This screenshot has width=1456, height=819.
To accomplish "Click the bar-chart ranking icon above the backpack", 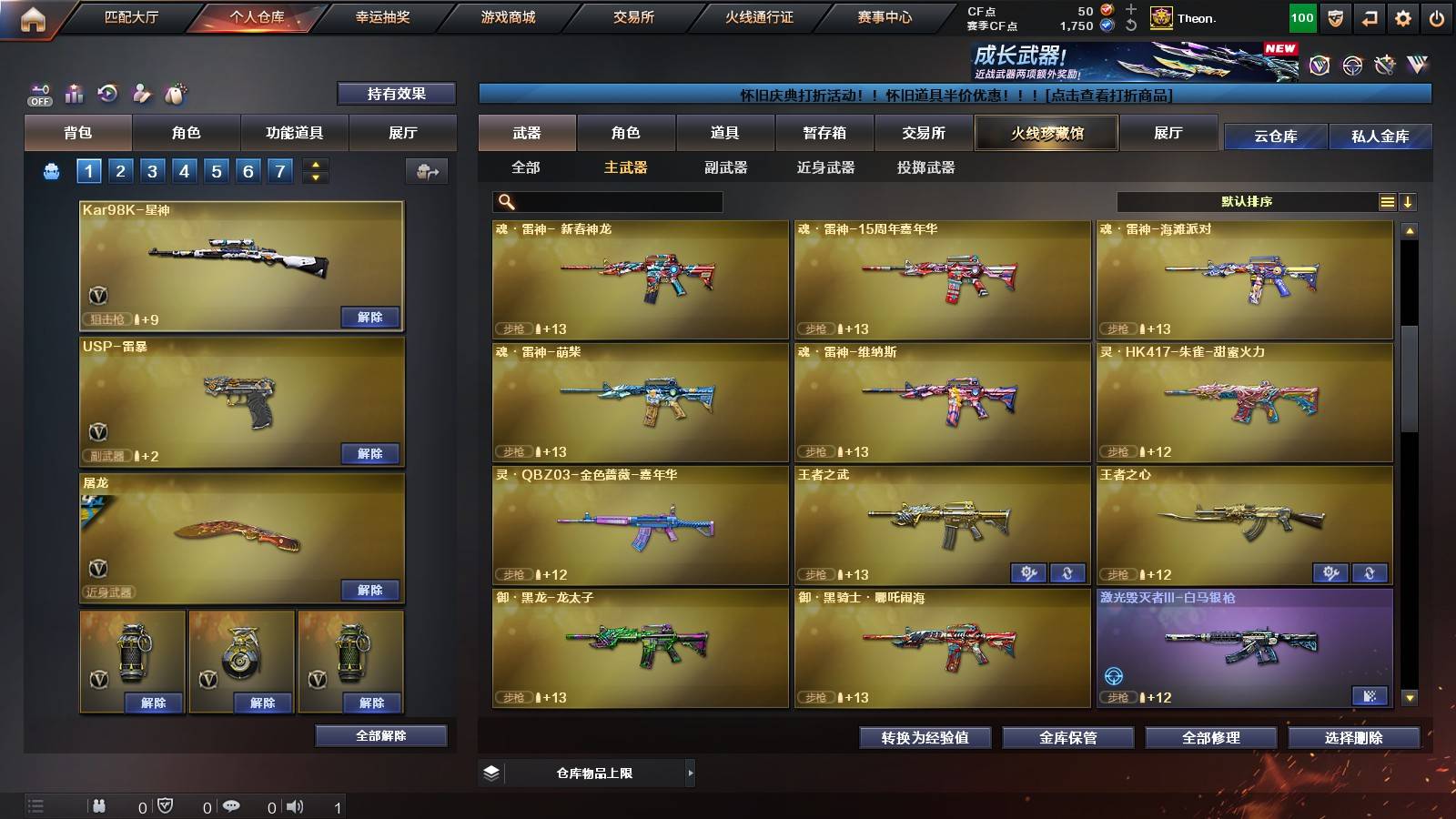I will (72, 93).
